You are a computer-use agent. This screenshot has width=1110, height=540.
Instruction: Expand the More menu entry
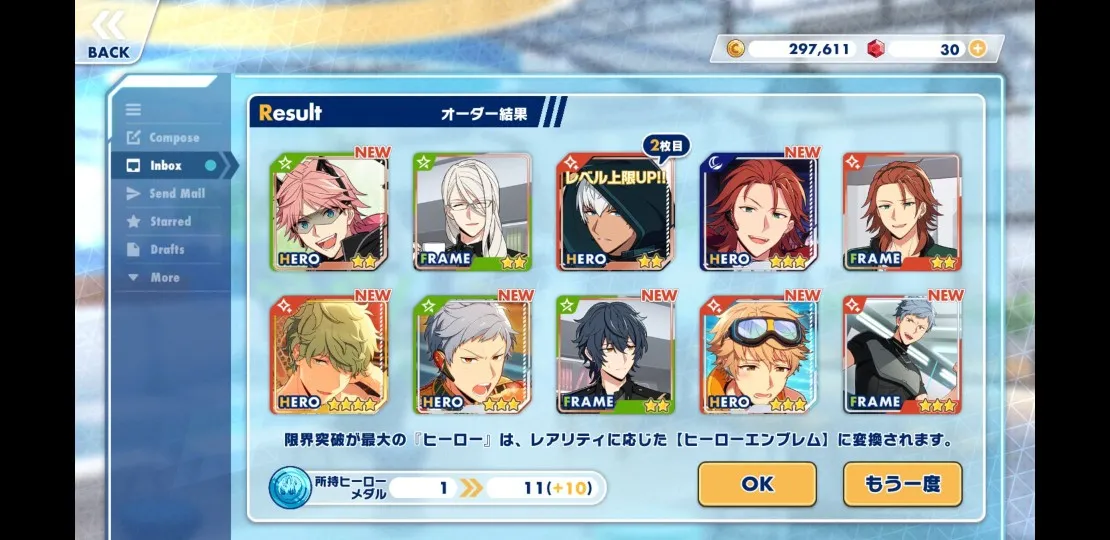coord(164,278)
